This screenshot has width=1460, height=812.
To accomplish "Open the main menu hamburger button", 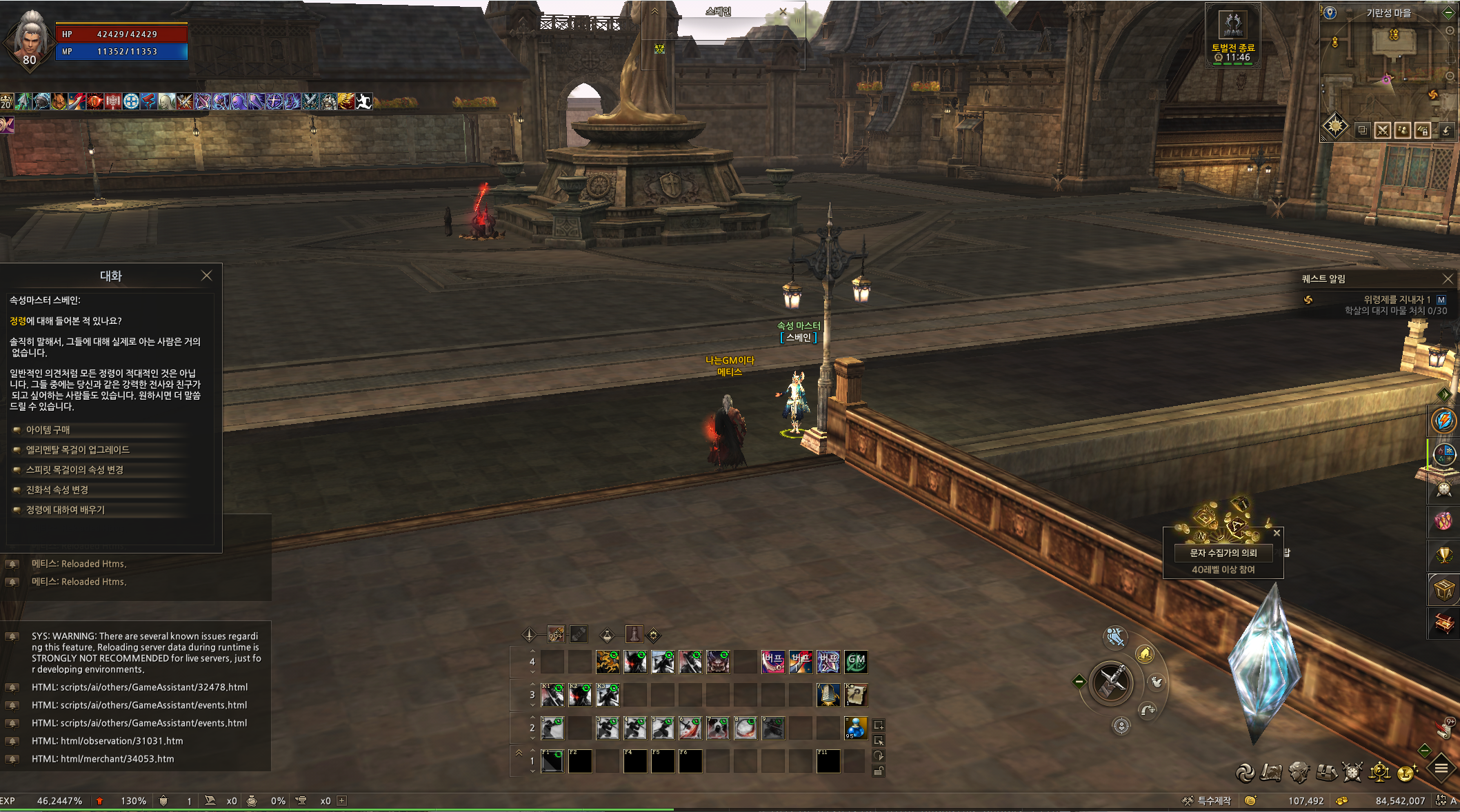I will point(1441,768).
